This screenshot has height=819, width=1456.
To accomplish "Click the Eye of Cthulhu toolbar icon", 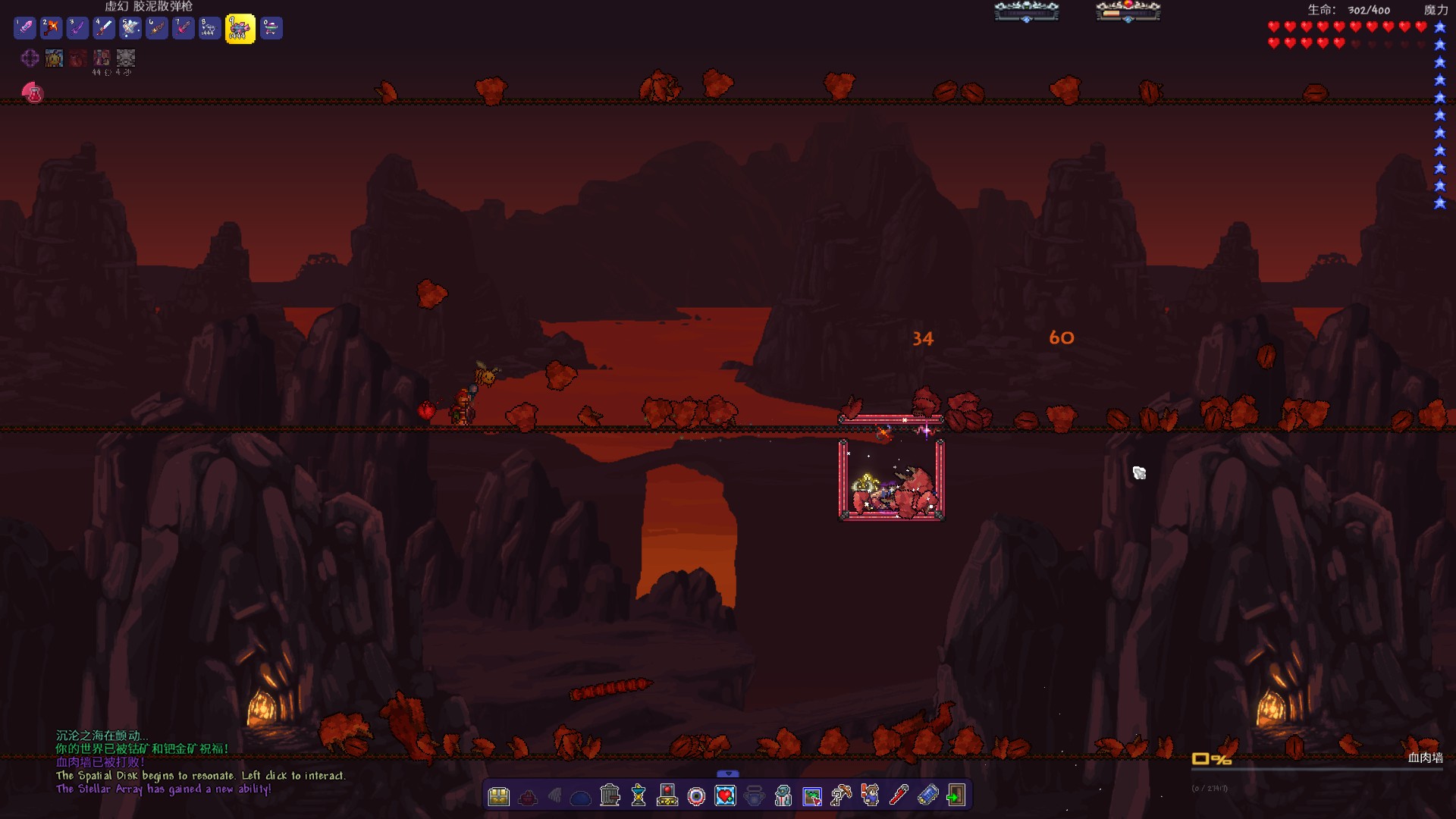I will 696,796.
